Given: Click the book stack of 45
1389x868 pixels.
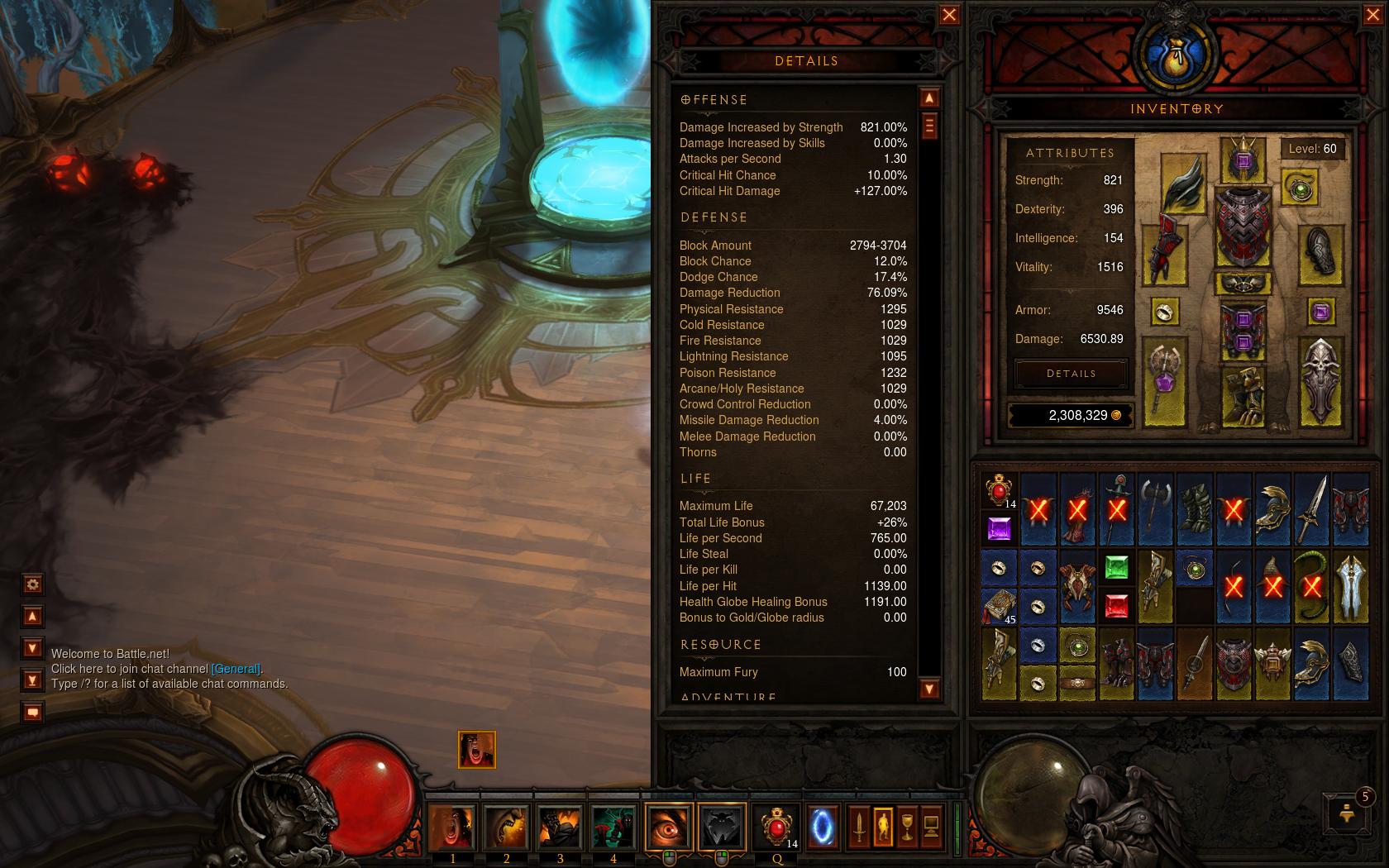Looking at the screenshot, I should (999, 606).
